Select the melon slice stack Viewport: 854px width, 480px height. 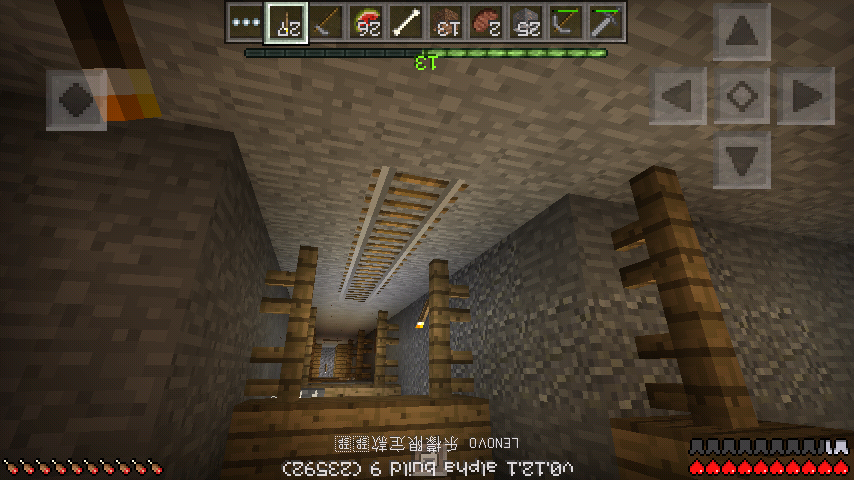pyautogui.click(x=367, y=21)
